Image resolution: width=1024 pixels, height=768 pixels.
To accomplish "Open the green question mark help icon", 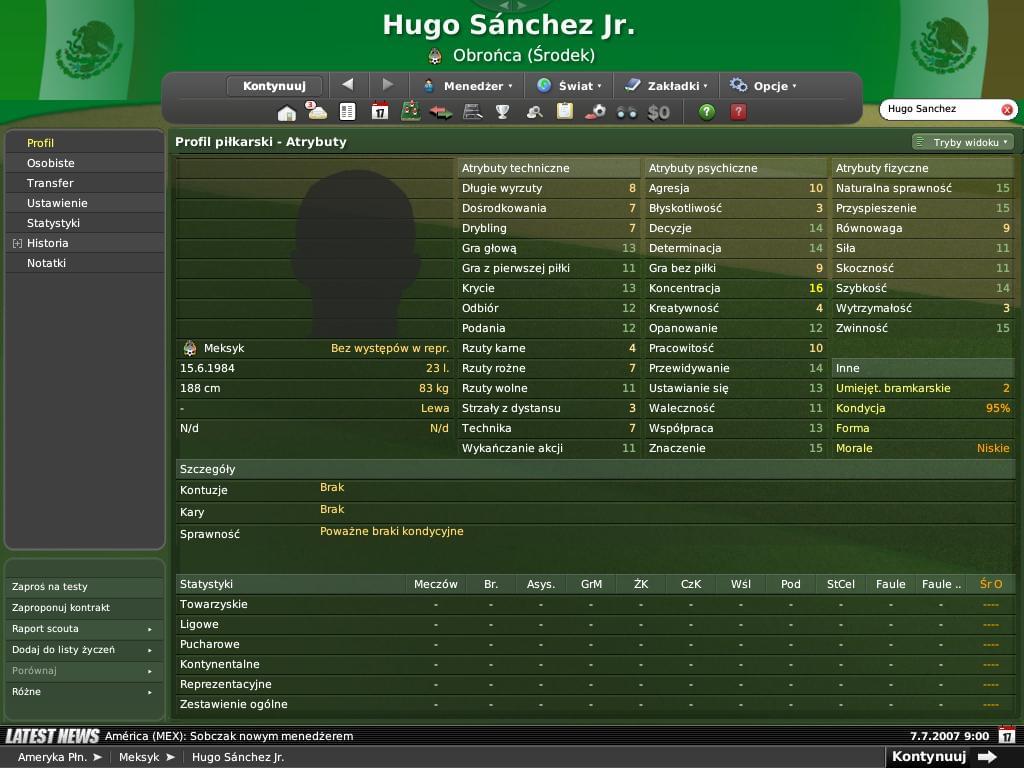I will [x=707, y=112].
